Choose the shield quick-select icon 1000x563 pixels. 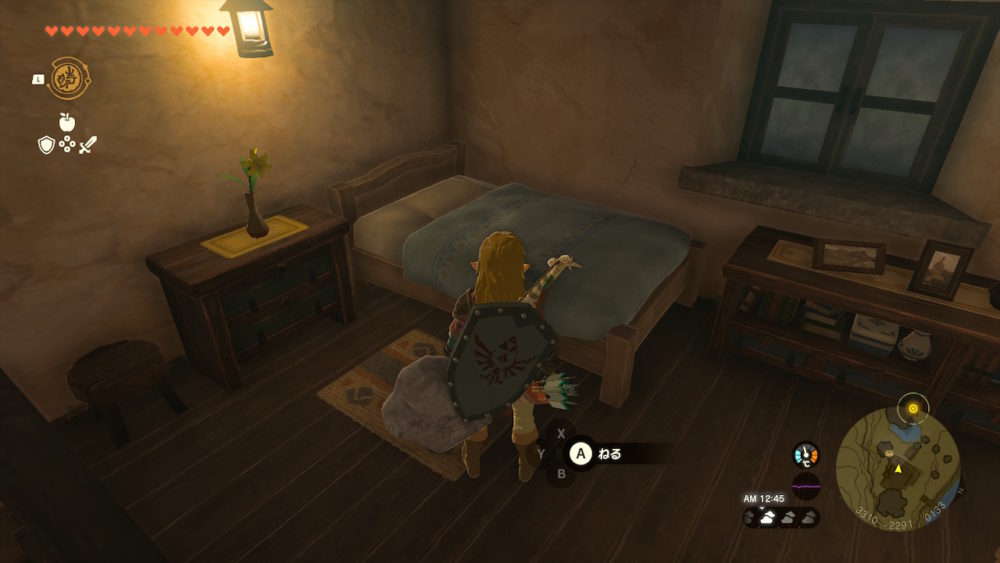pos(46,146)
